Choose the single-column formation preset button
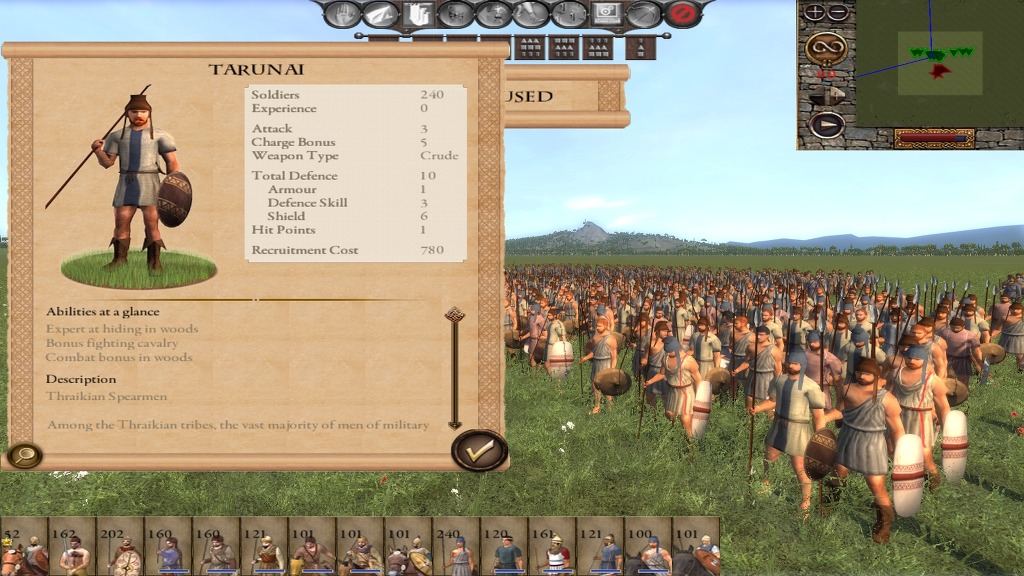The width and height of the screenshot is (1024, 576). pos(640,47)
